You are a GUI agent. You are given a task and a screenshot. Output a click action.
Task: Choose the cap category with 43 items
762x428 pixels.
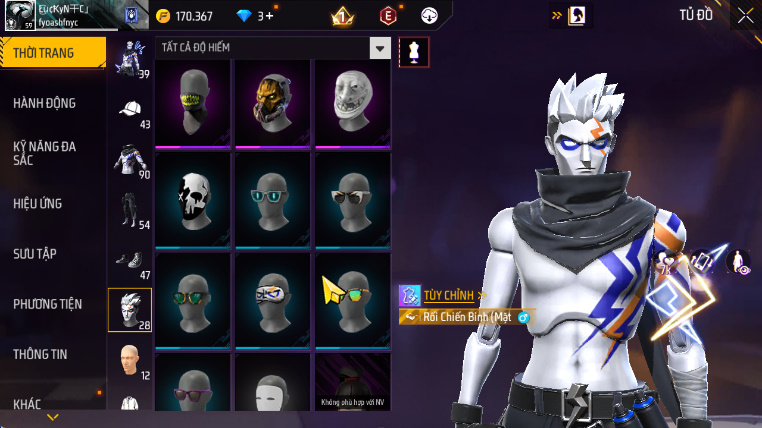(x=130, y=111)
